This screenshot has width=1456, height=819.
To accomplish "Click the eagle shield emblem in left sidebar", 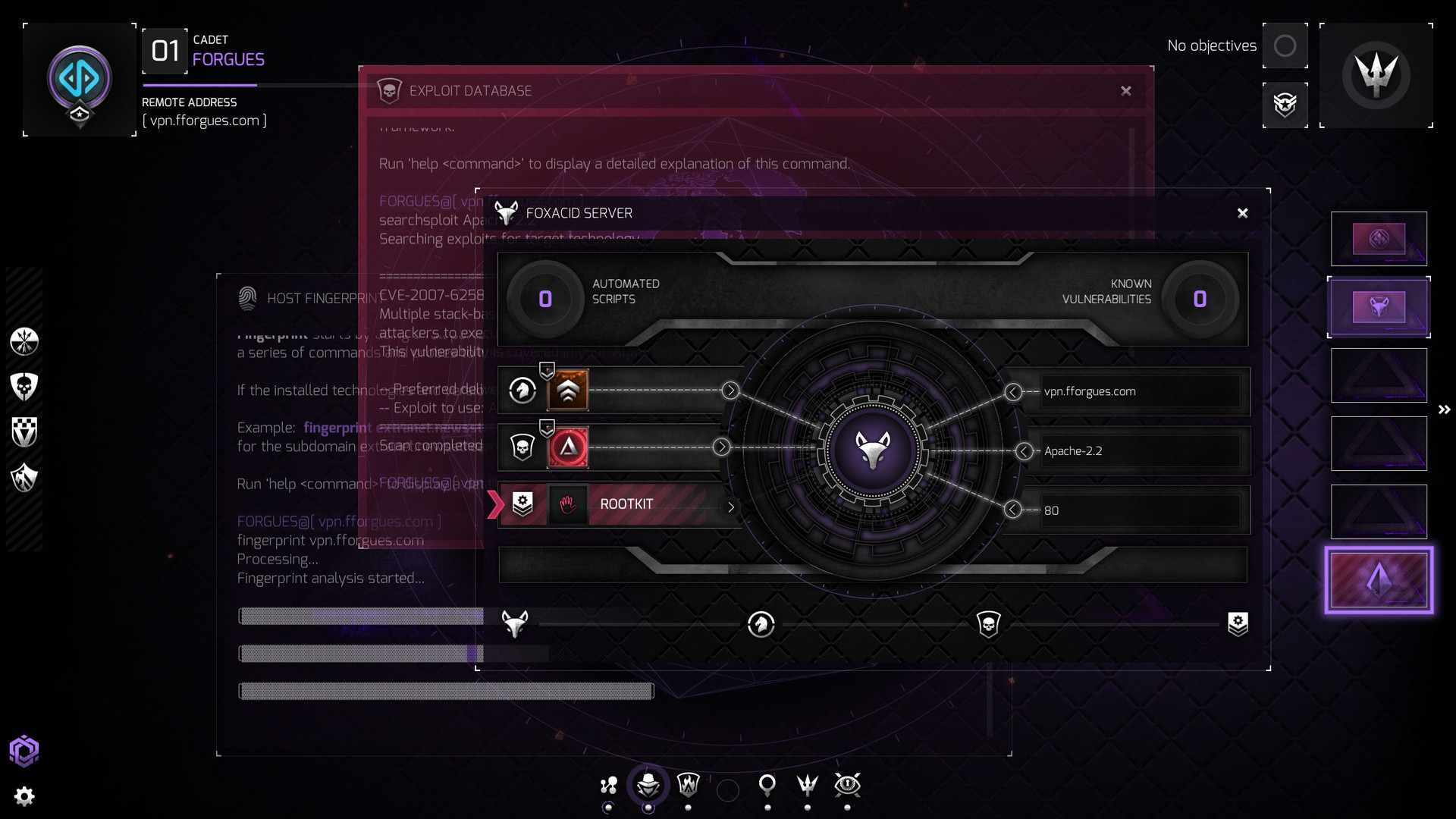I will [x=24, y=478].
